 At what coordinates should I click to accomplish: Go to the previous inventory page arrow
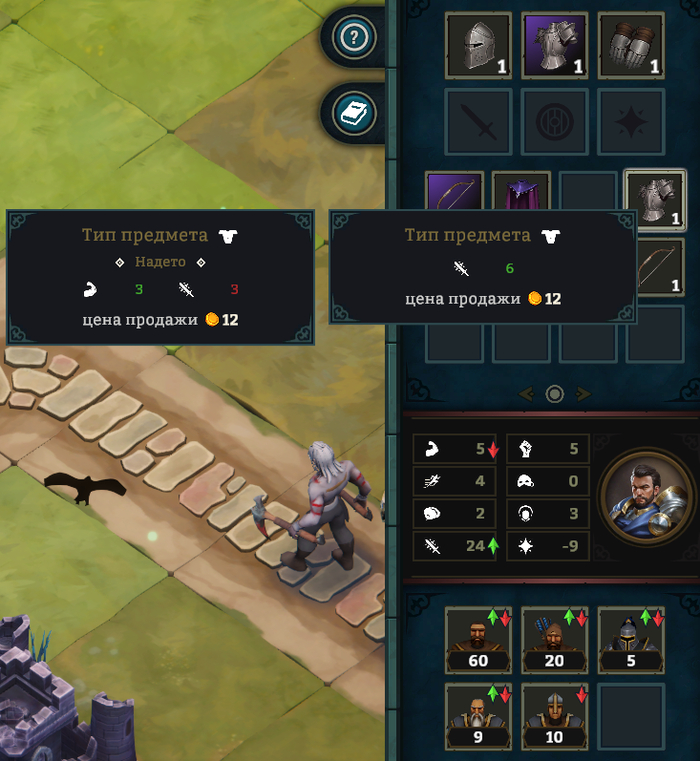[x=526, y=394]
